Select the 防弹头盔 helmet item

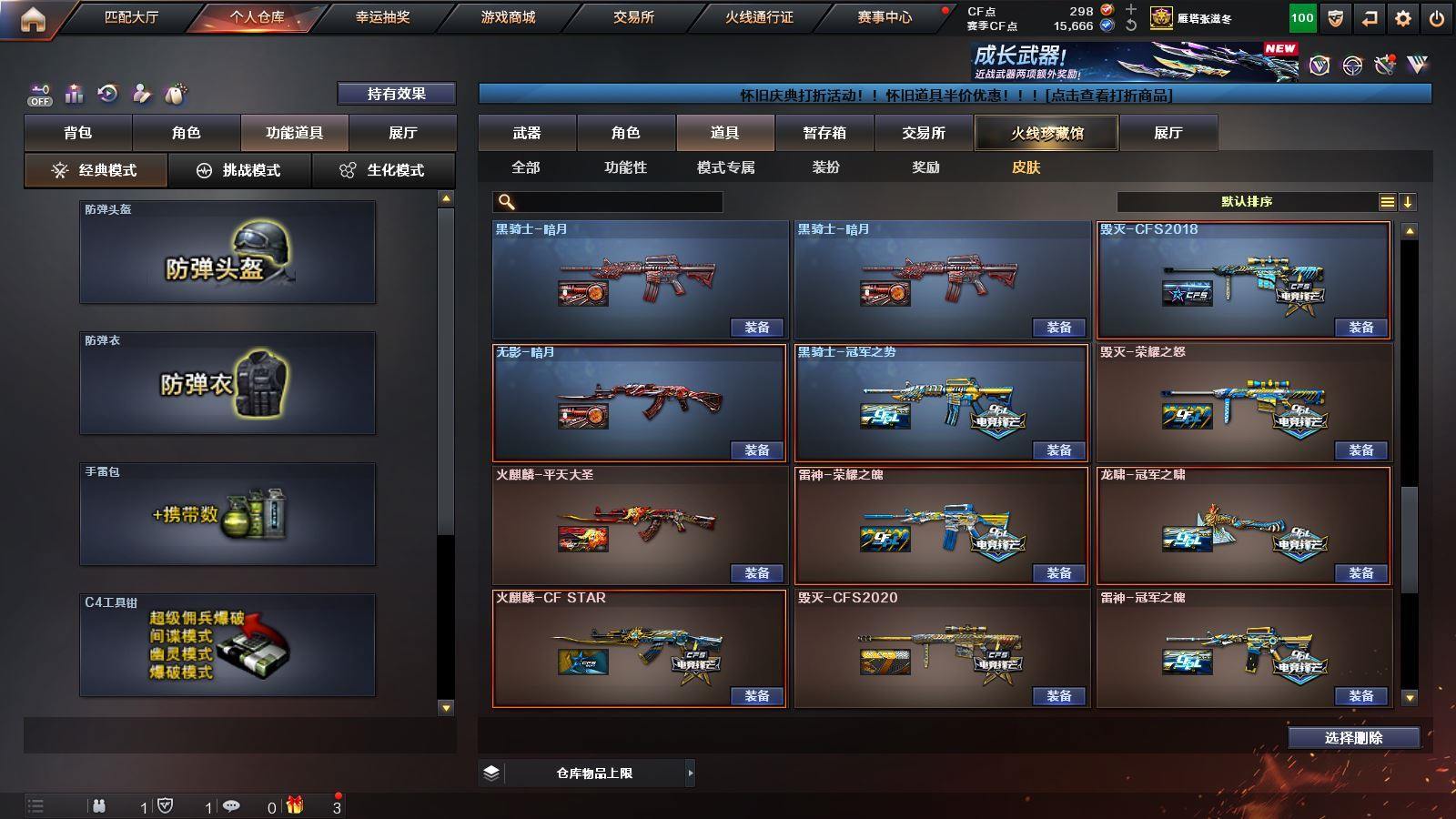(x=227, y=252)
